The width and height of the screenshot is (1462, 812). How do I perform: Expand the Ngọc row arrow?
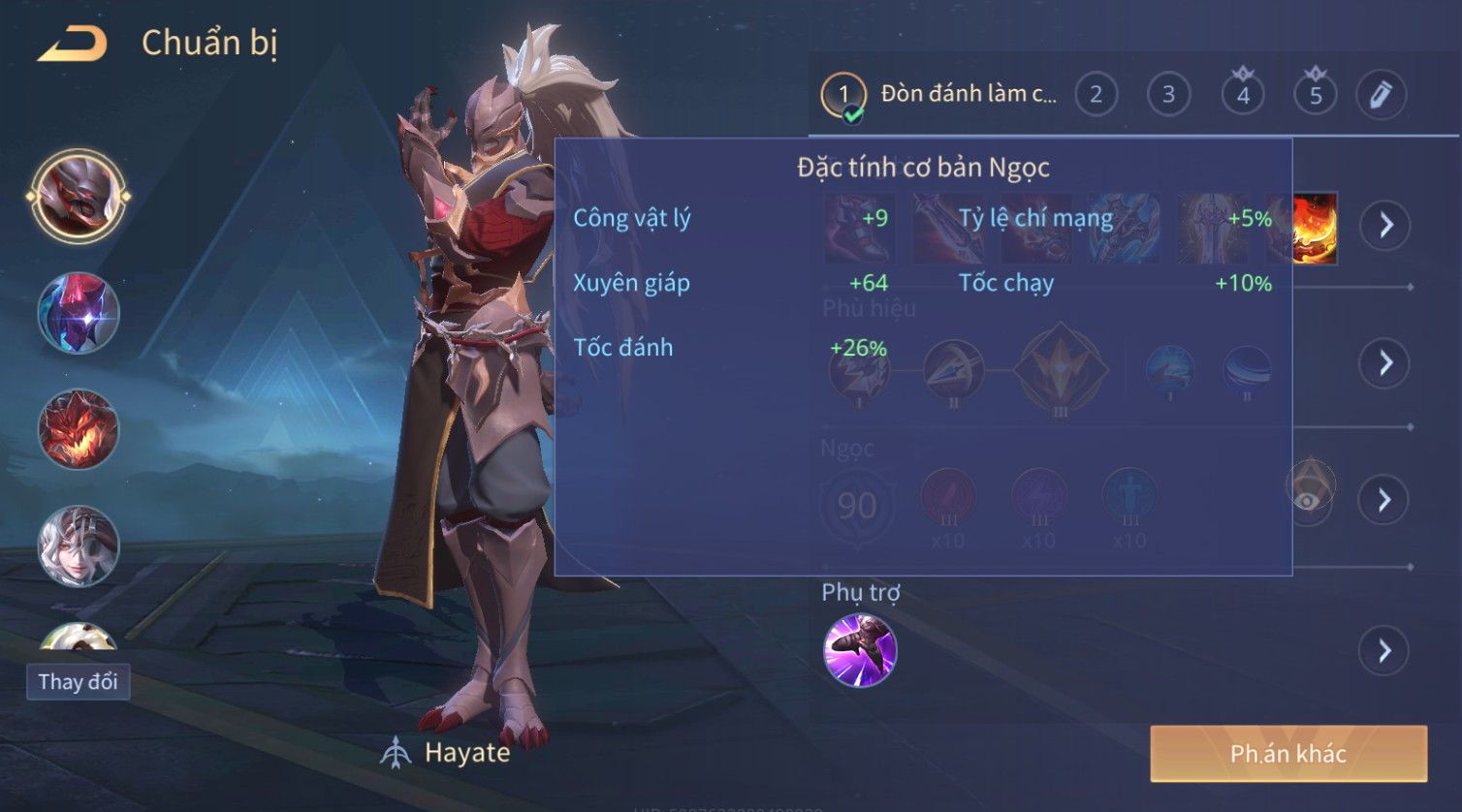(1384, 500)
